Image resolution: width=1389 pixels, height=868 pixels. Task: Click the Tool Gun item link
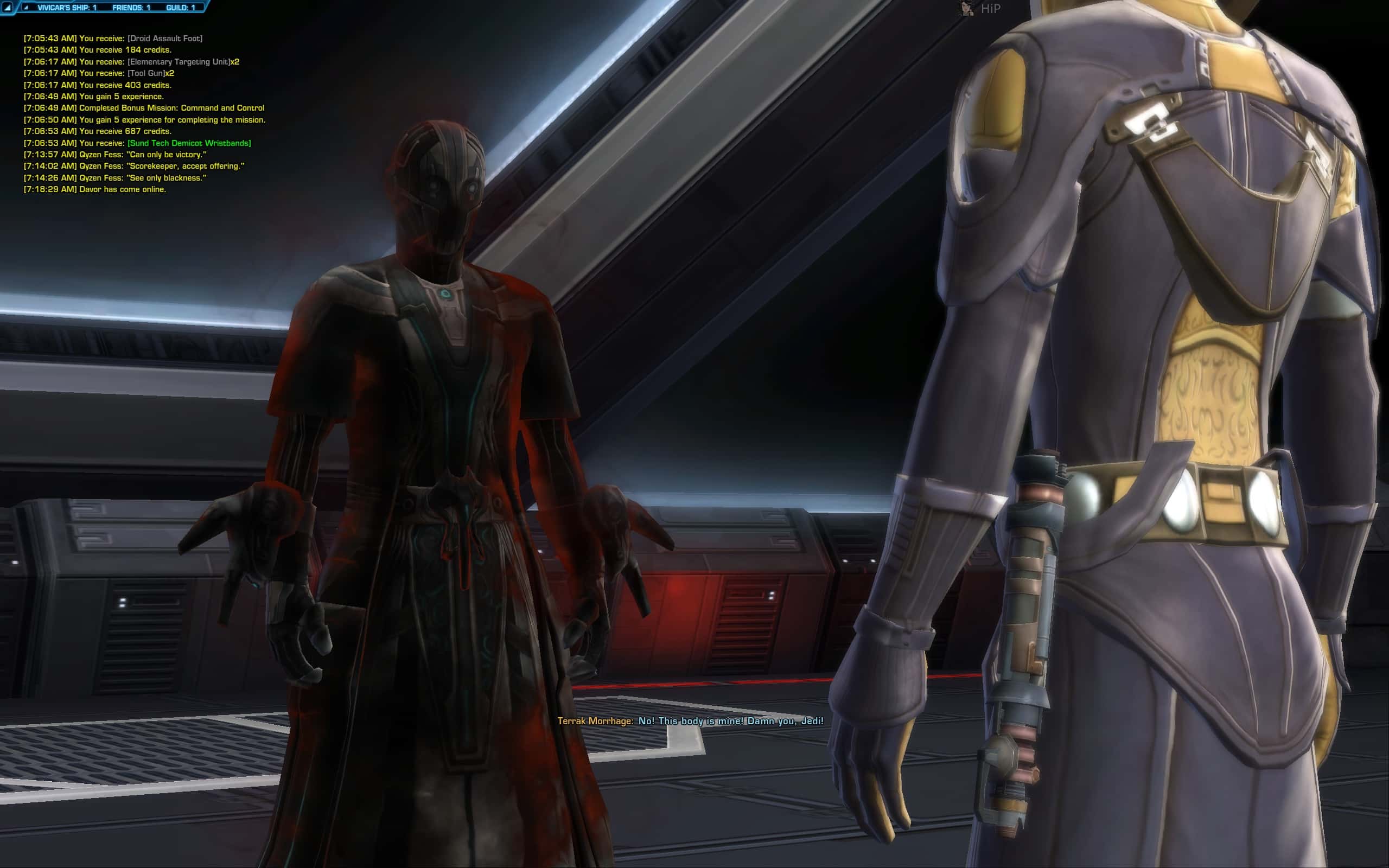click(148, 73)
